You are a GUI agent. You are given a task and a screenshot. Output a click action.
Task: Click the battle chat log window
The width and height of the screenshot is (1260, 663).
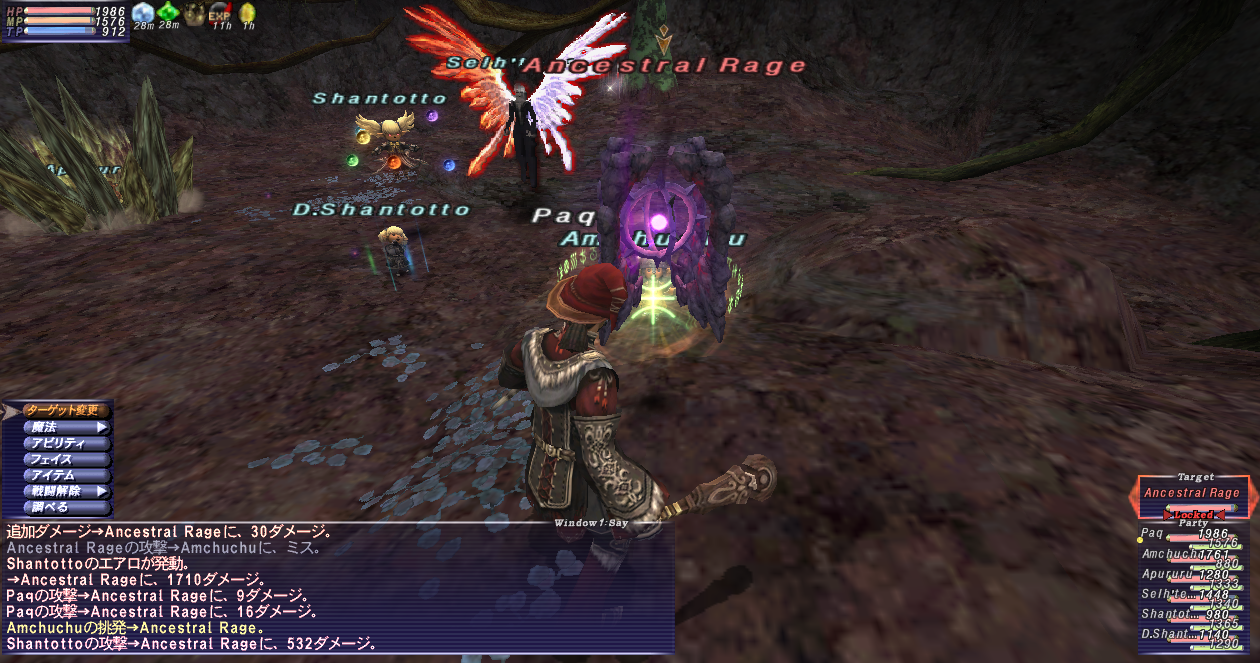(x=338, y=588)
